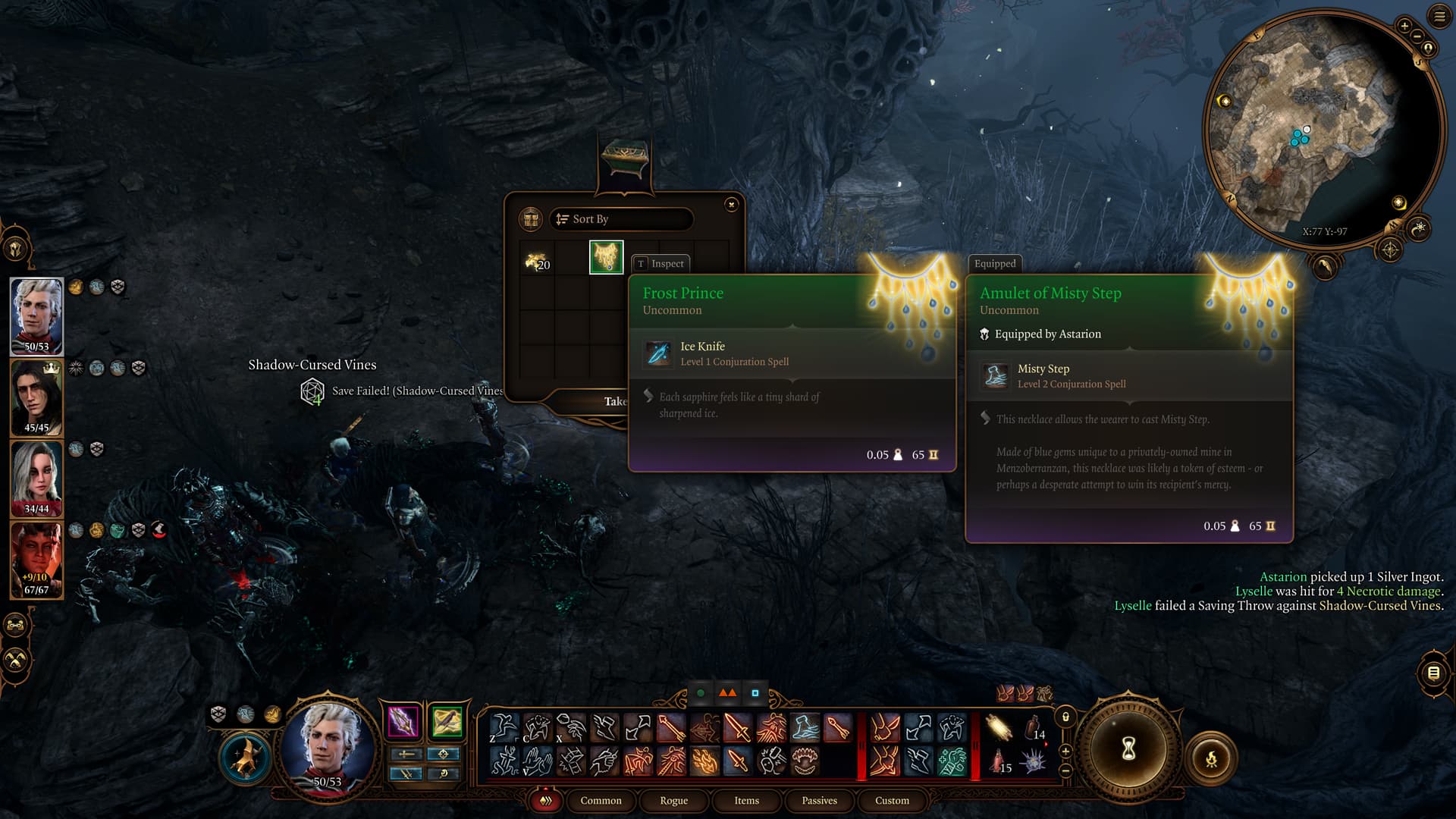
Task: Open the combat log scroll button
Action: [1432, 673]
